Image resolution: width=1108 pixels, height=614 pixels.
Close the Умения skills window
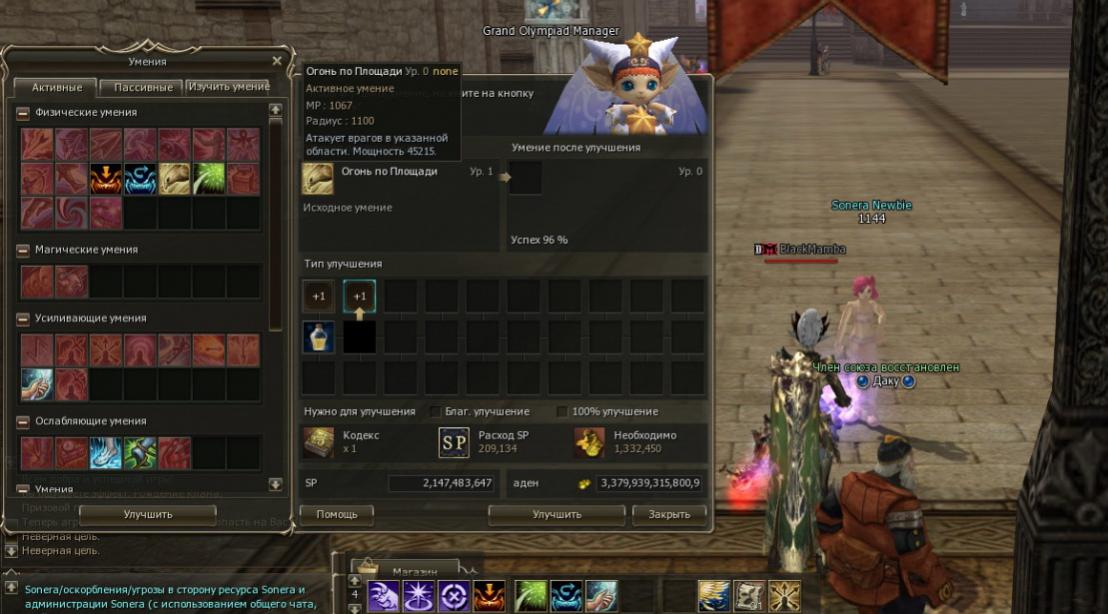click(x=277, y=61)
